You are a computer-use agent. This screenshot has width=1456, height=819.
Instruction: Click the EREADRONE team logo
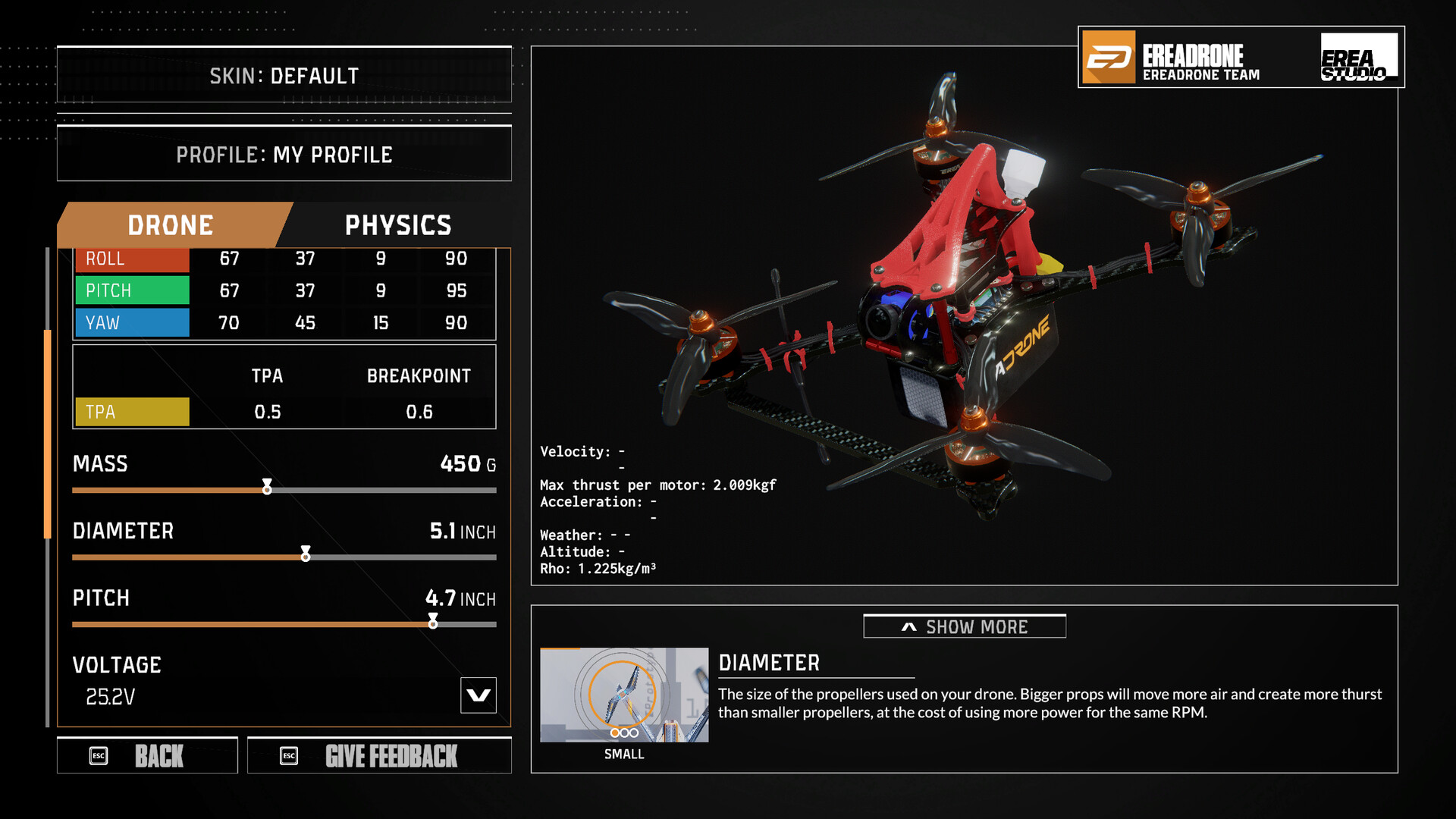pos(1172,59)
